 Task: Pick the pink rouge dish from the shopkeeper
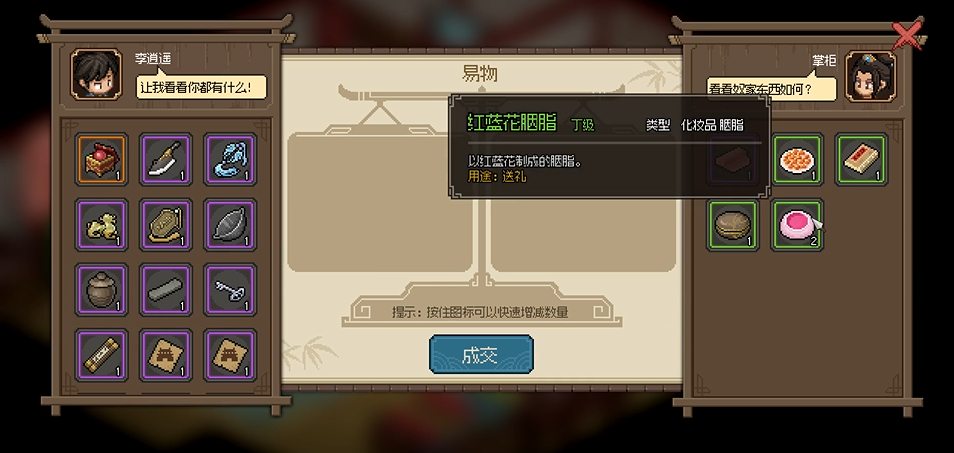click(798, 224)
